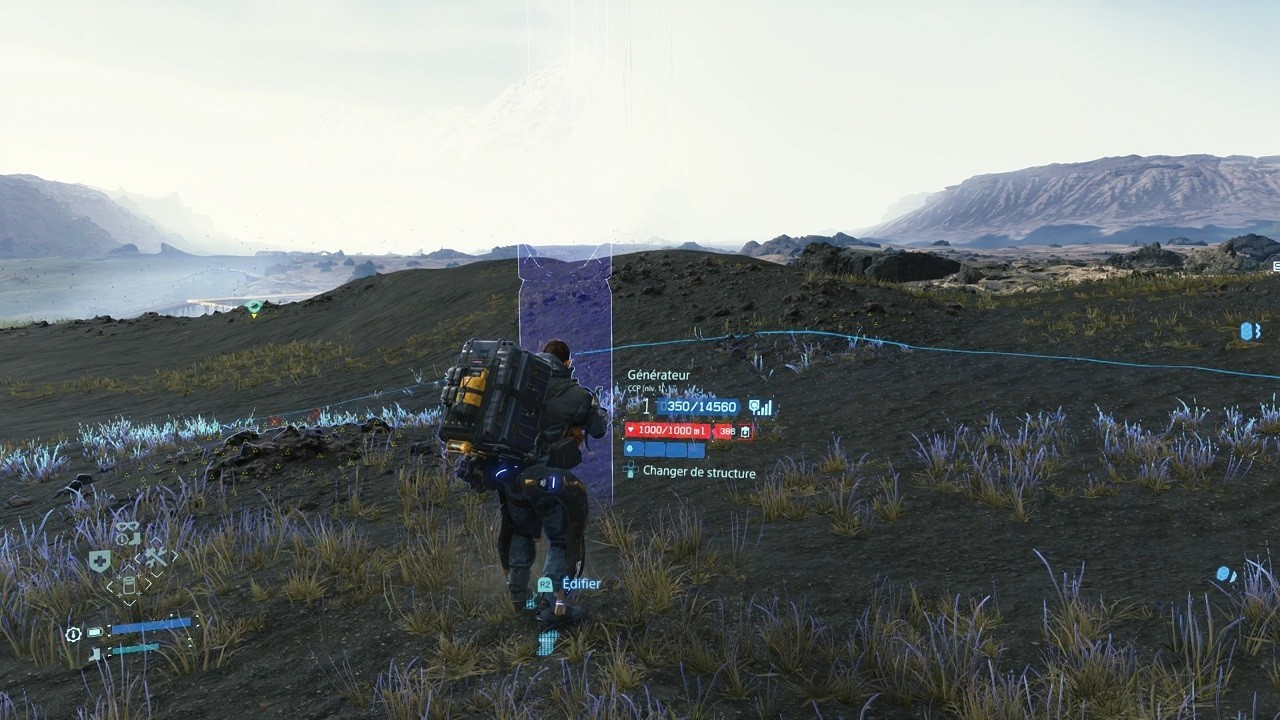The image size is (1280, 720).
Task: Select the repair tools icon in the quick menu
Action: point(156,556)
